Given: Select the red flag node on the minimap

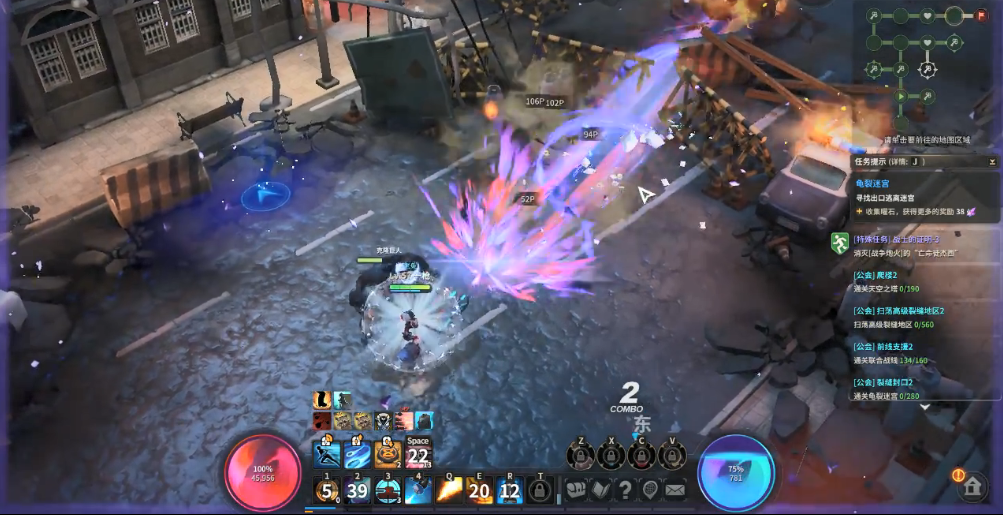Looking at the screenshot, I should point(980,15).
